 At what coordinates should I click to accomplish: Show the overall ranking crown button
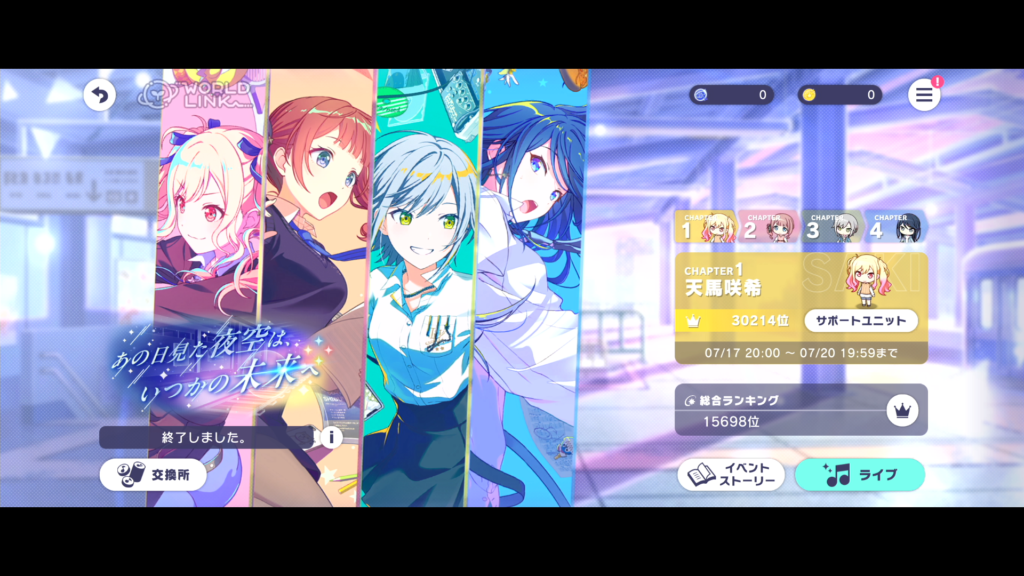[x=901, y=409]
